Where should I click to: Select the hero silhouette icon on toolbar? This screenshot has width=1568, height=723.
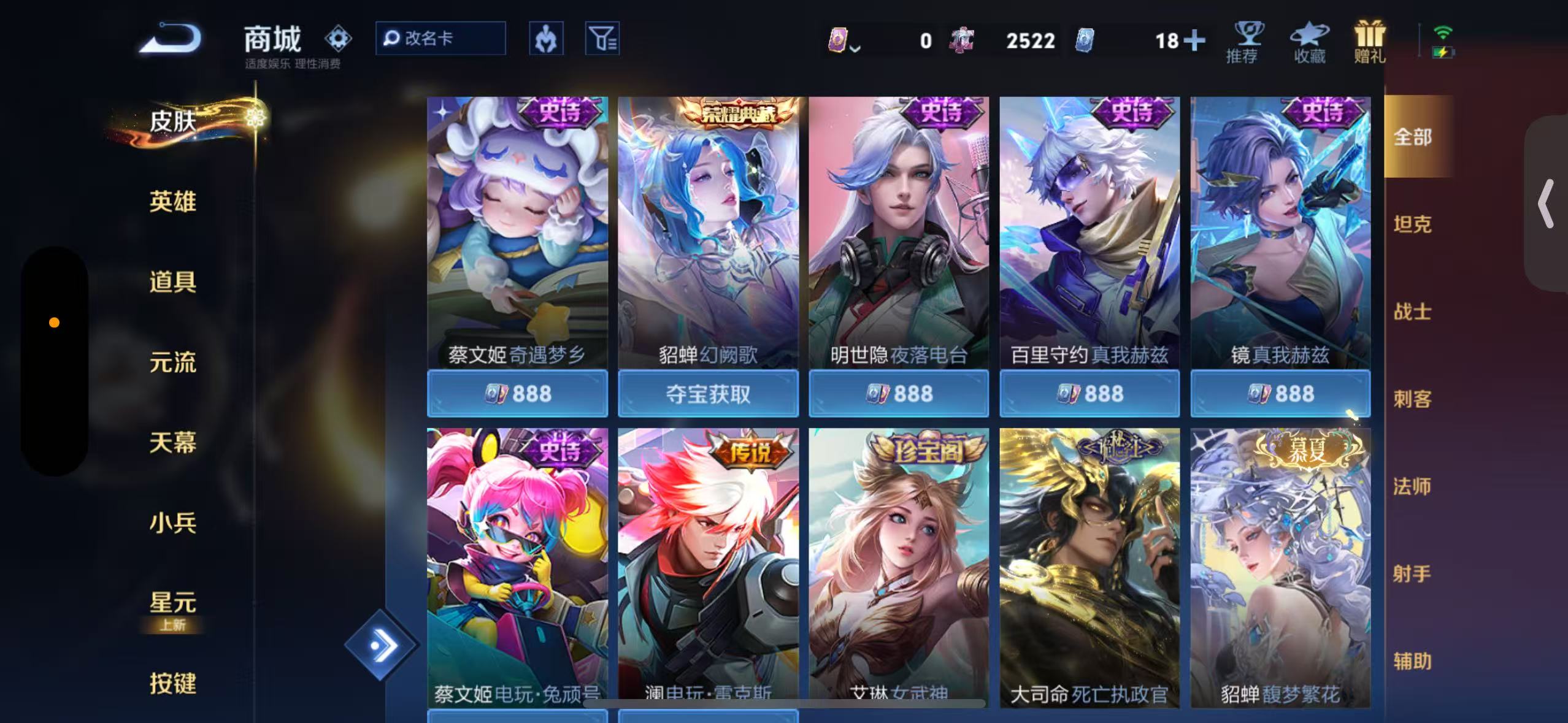coord(546,38)
